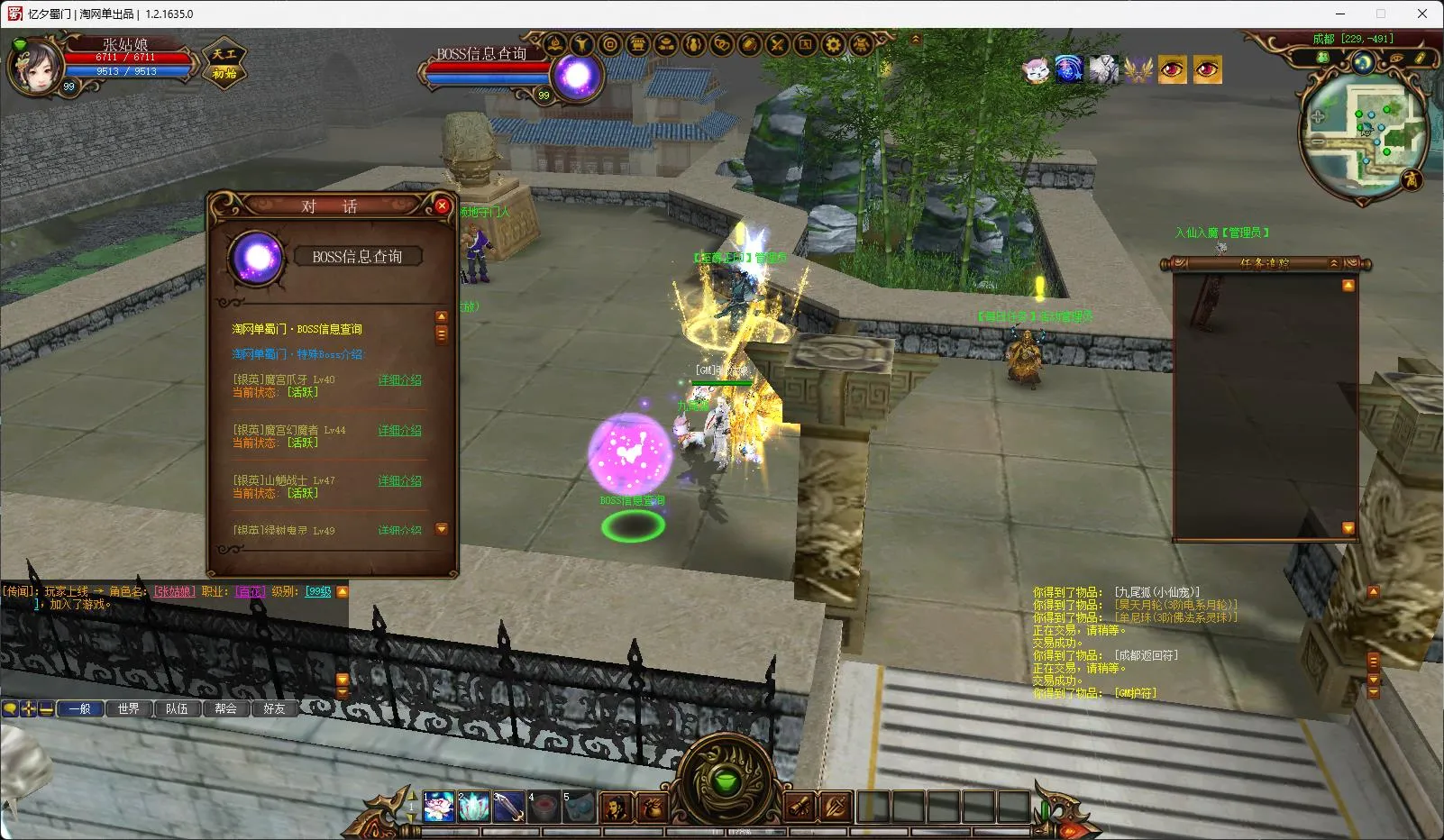Close the game window
This screenshot has height=840, width=1444.
tap(1422, 14)
